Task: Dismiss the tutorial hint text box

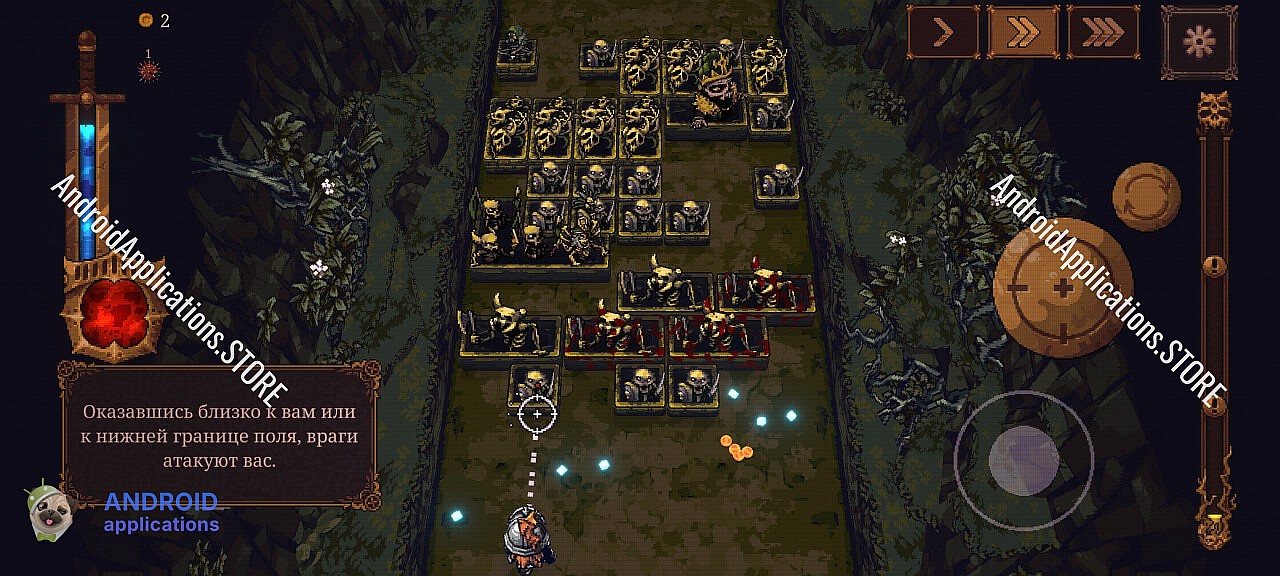Action: coord(220,436)
